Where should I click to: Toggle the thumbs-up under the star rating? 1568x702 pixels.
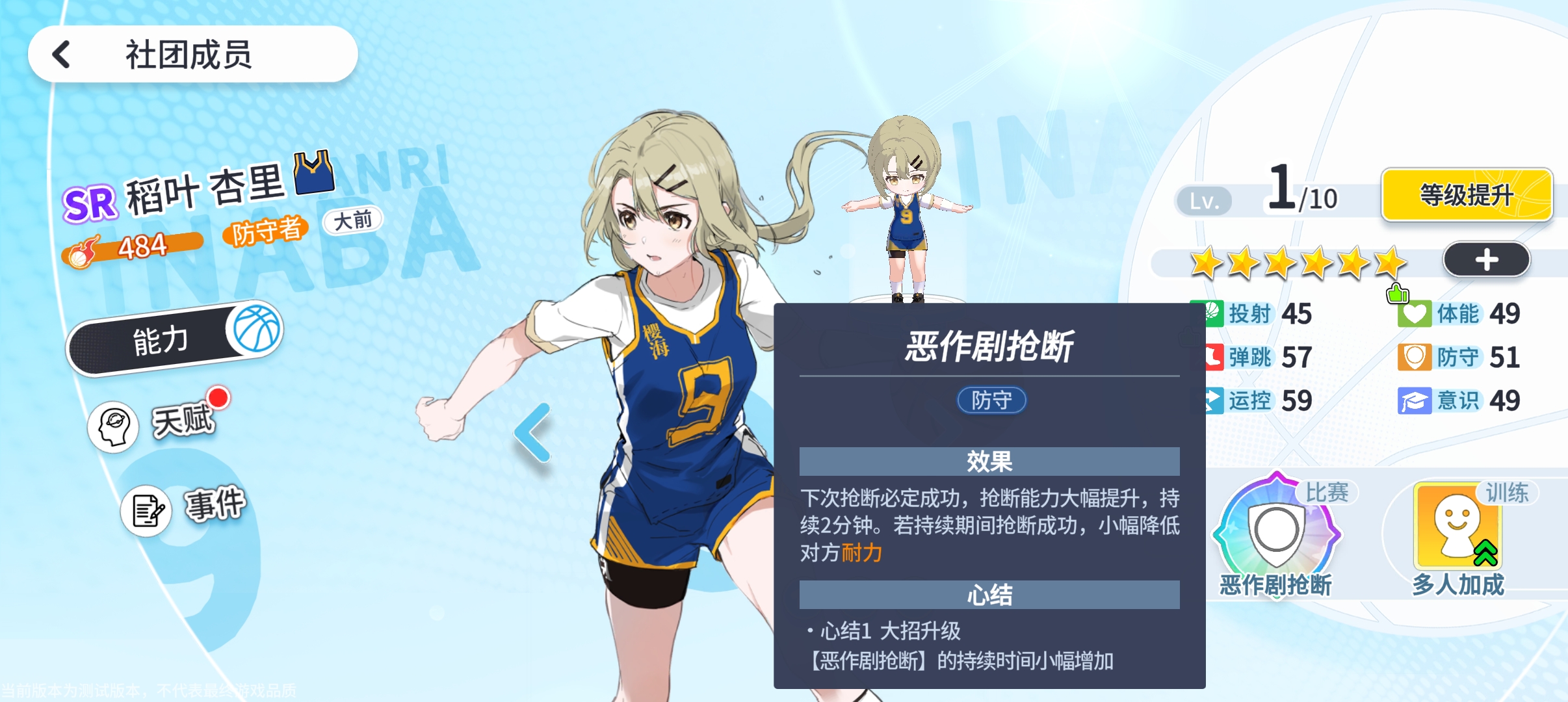click(1399, 294)
